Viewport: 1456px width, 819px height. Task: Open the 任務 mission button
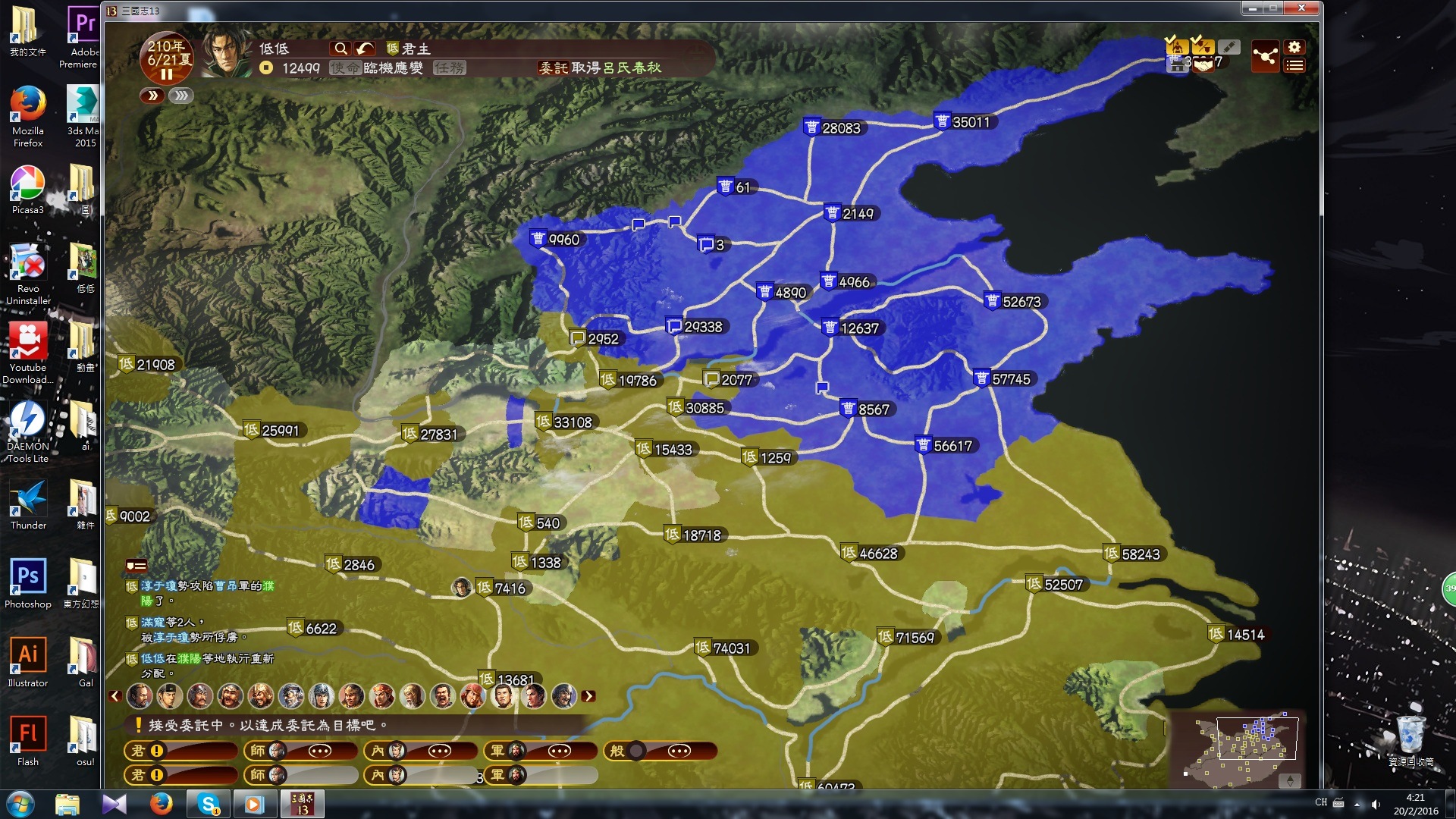click(449, 68)
